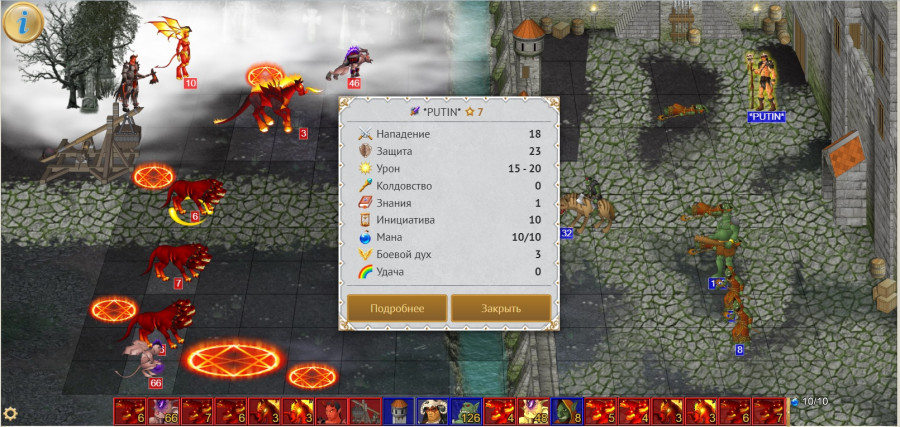The image size is (900, 427).
Task: Select the red demon hero portrait
Action: tap(332, 411)
